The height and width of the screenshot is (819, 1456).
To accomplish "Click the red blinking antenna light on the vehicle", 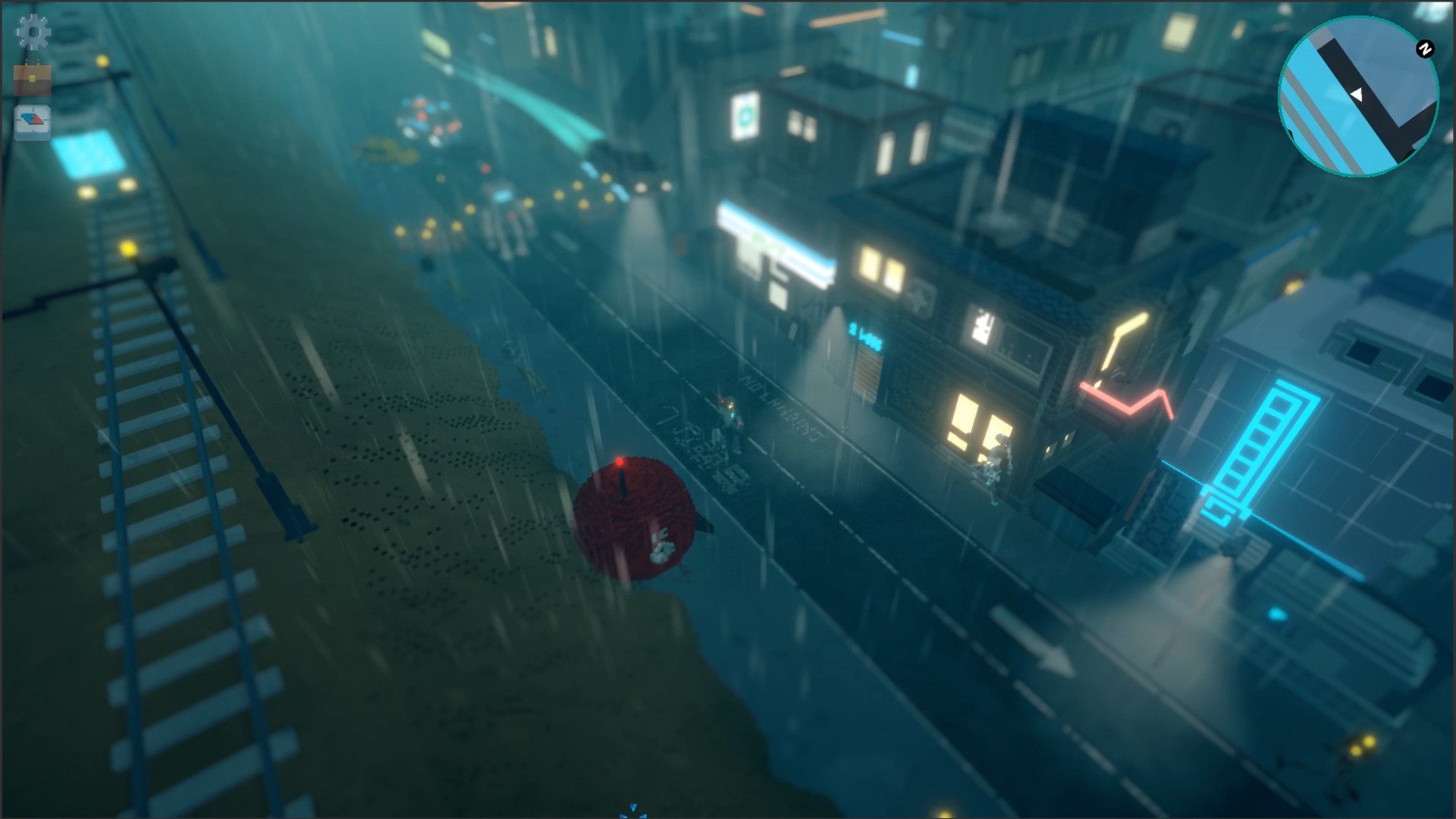I will [620, 460].
